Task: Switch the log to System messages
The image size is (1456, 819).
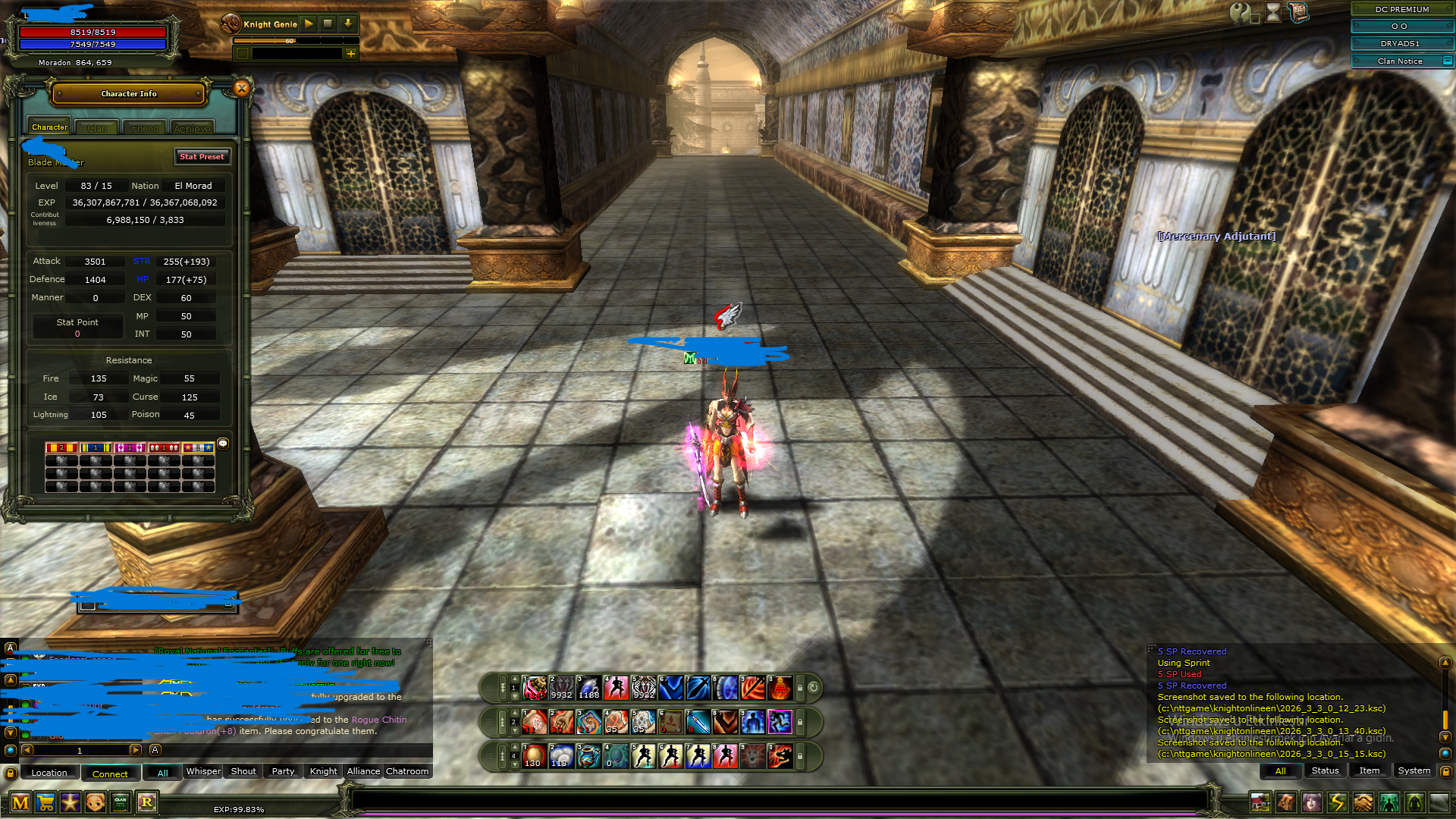Action: pos(1414,770)
